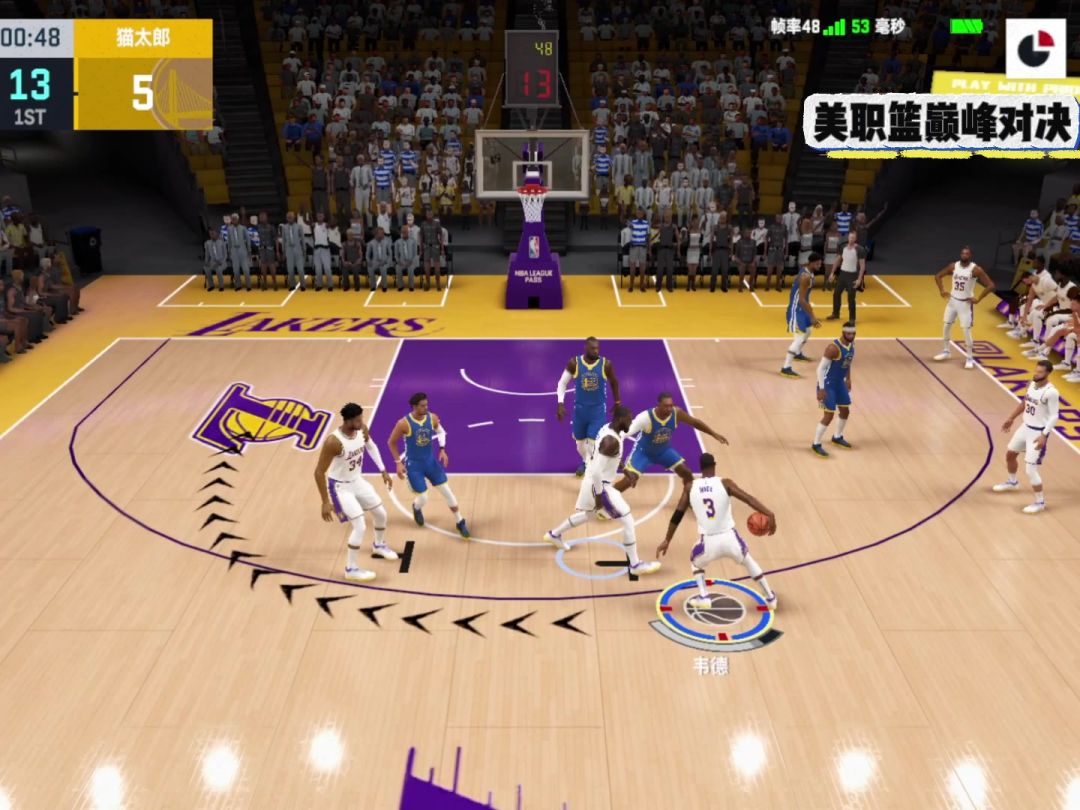Click the pie-chart logo icon in the corner
This screenshot has width=1080, height=810.
(1035, 48)
